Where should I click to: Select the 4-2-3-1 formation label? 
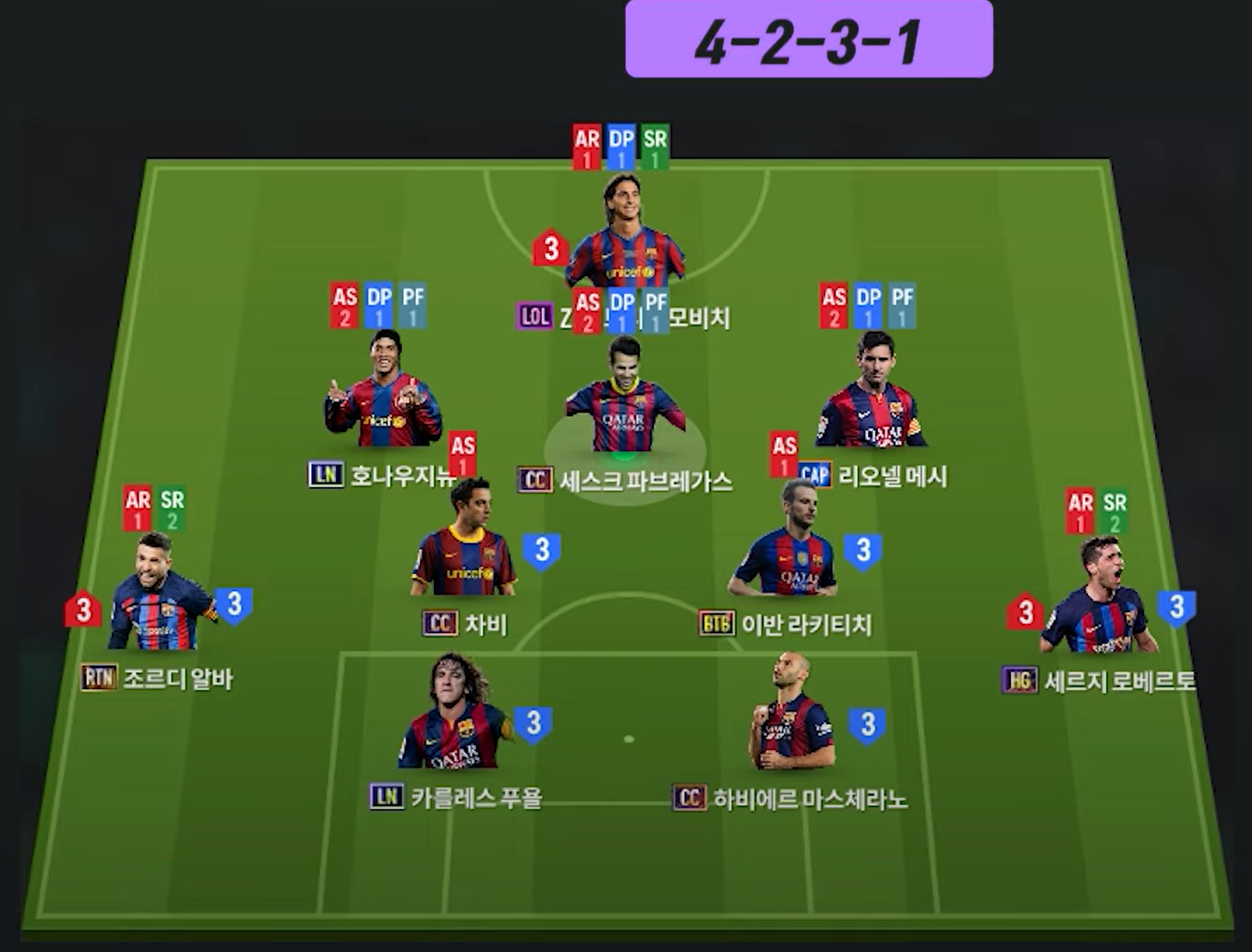click(808, 40)
